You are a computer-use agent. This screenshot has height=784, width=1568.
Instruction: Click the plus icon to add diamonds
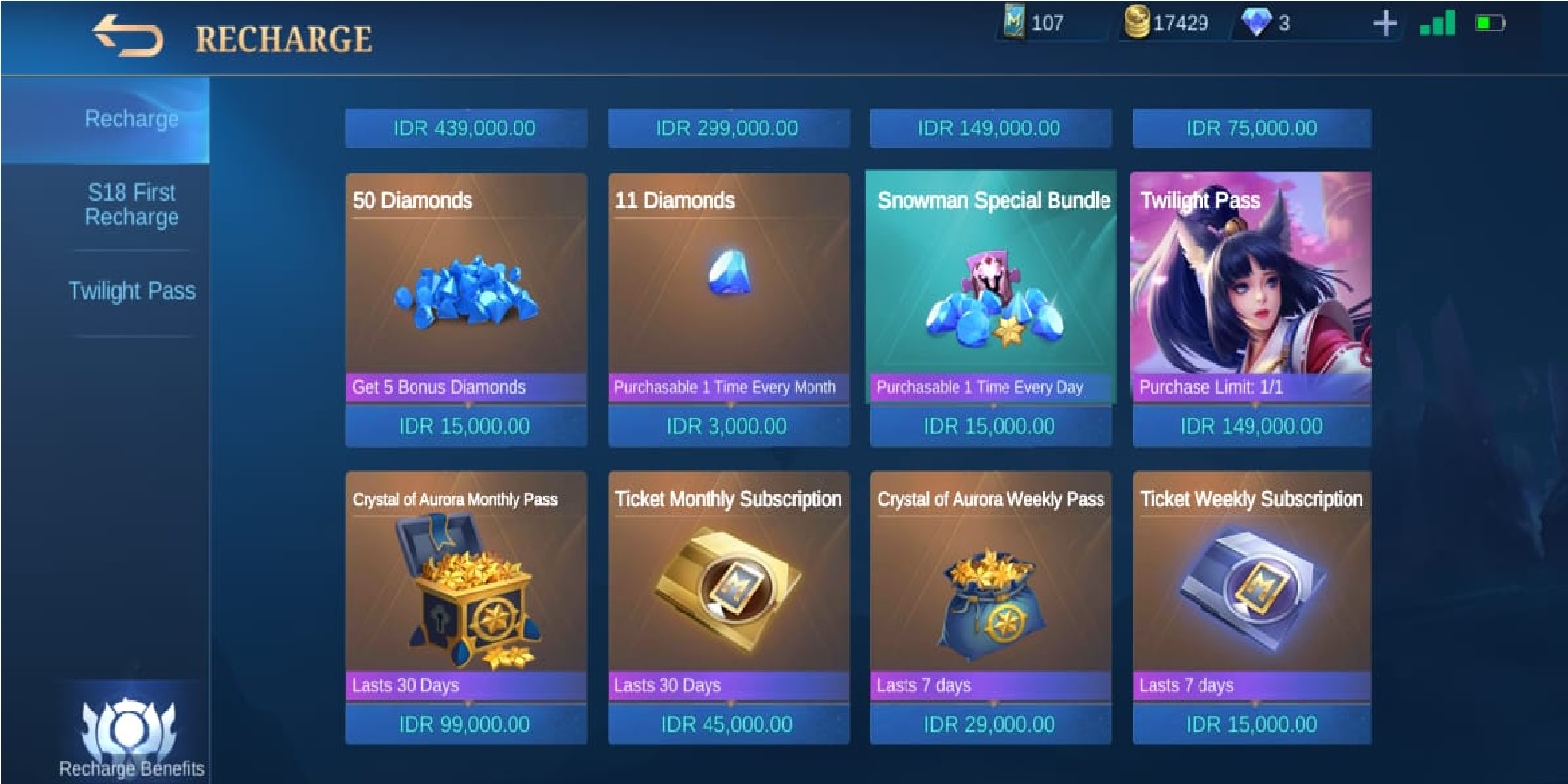(1386, 26)
